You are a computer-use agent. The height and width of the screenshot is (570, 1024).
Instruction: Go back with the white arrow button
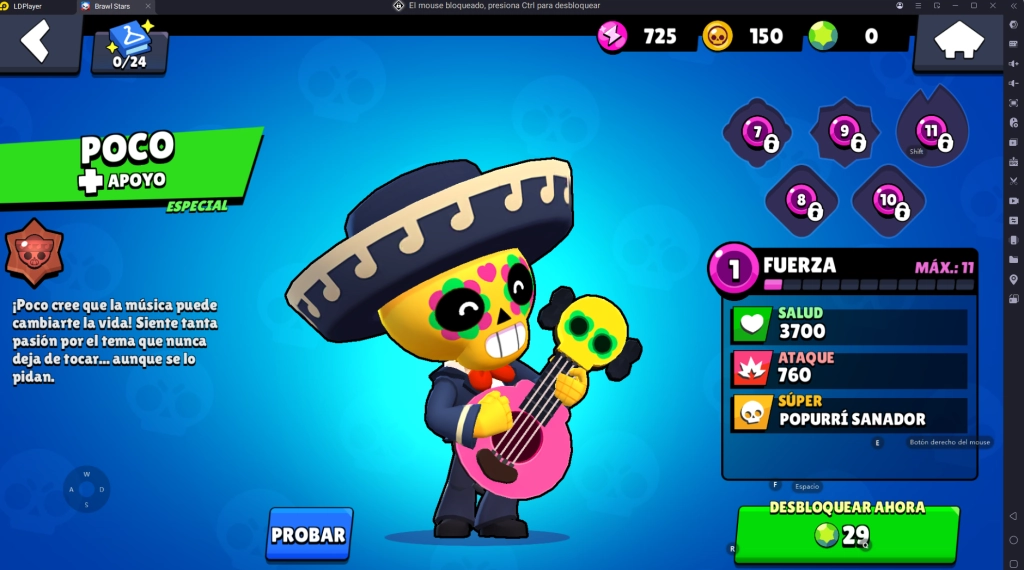36,42
